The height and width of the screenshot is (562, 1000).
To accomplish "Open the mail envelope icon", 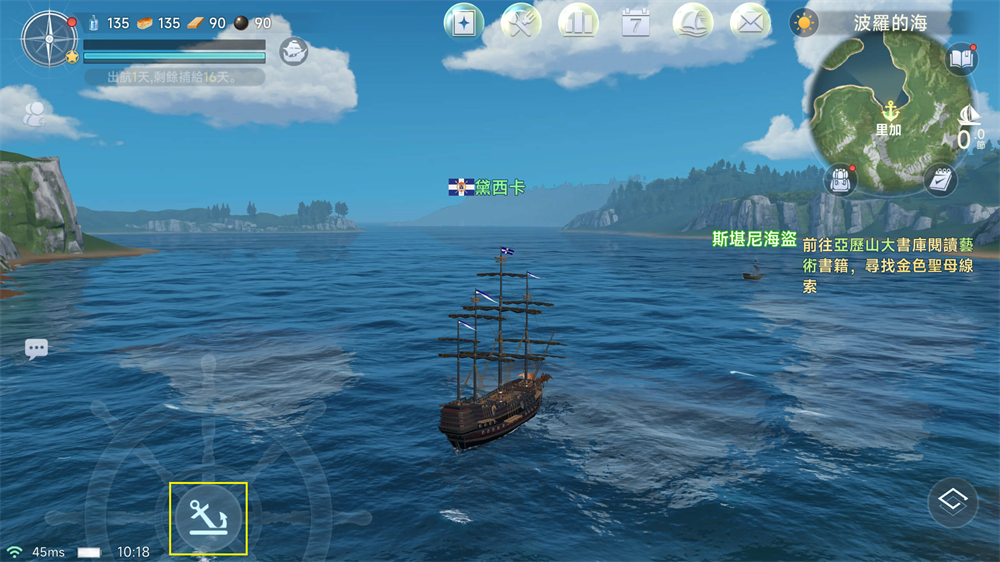I will pos(750,22).
